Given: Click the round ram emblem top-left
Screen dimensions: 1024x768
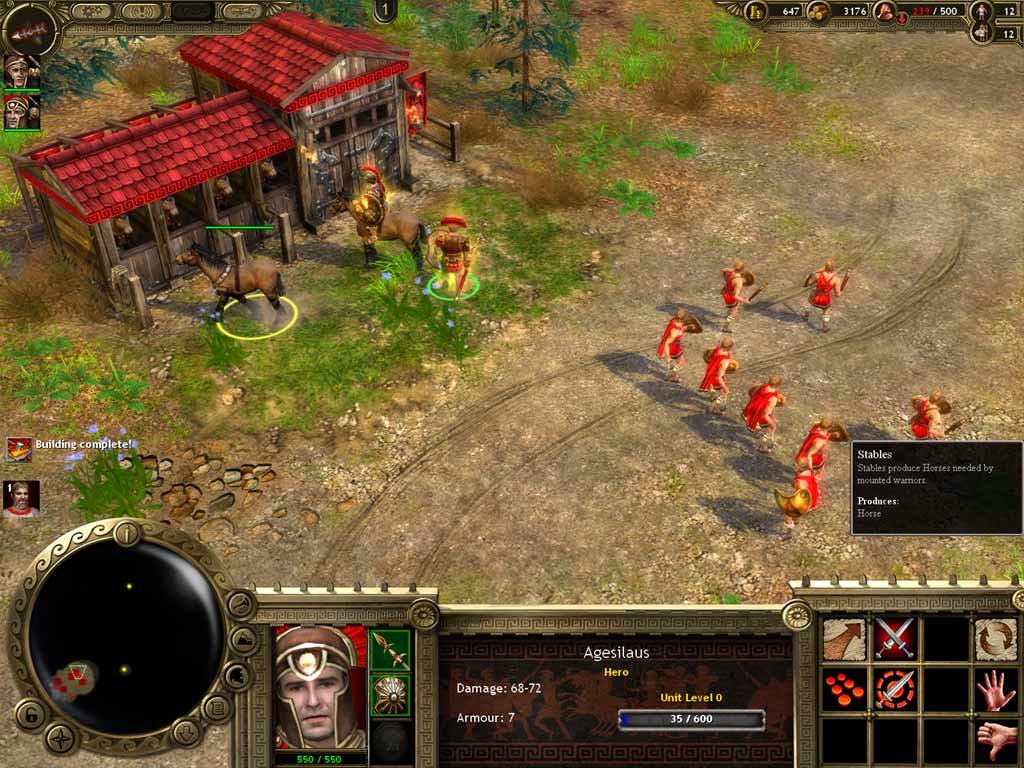Looking at the screenshot, I should coord(28,26).
